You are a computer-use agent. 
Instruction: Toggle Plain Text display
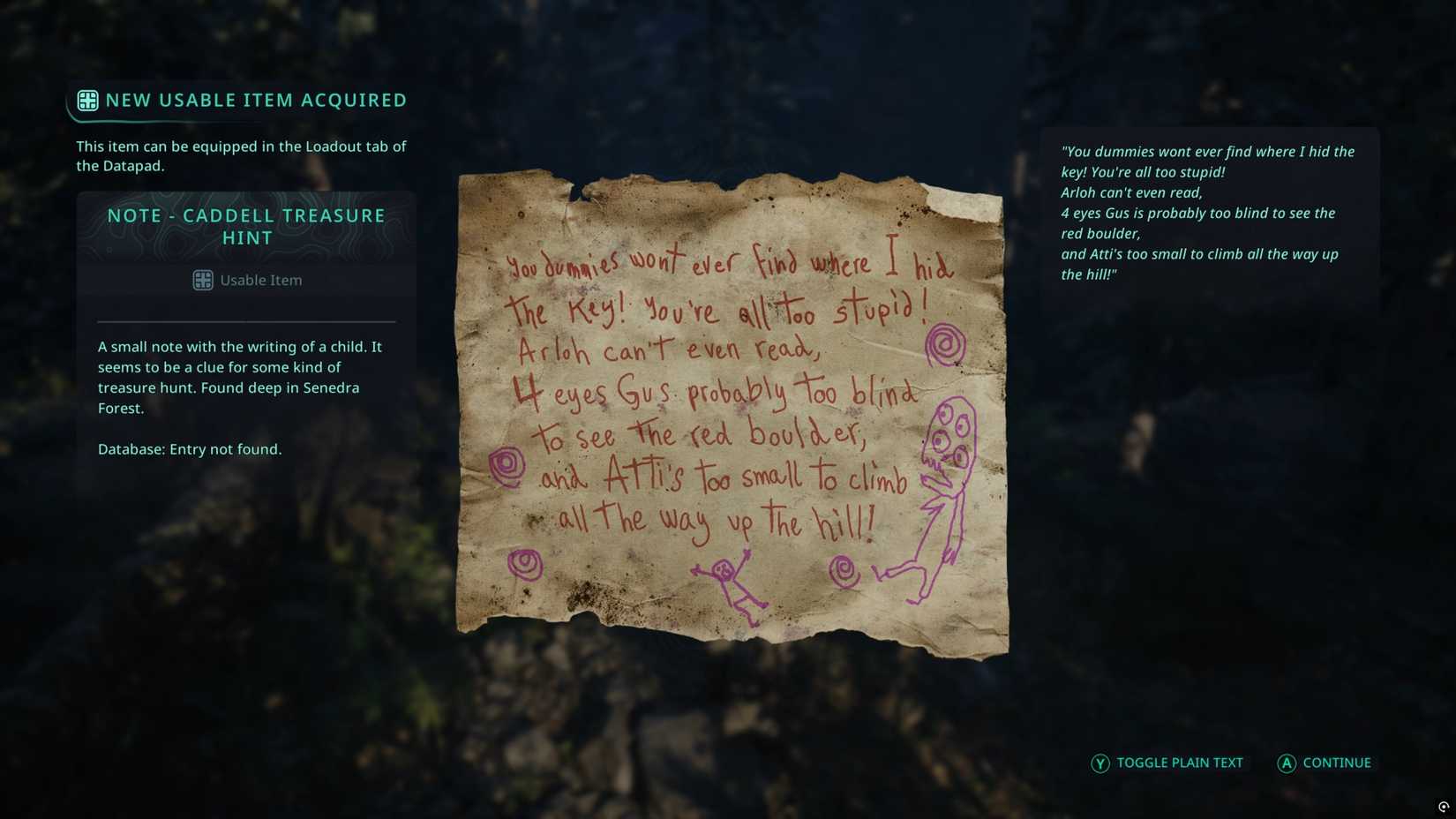click(1167, 763)
